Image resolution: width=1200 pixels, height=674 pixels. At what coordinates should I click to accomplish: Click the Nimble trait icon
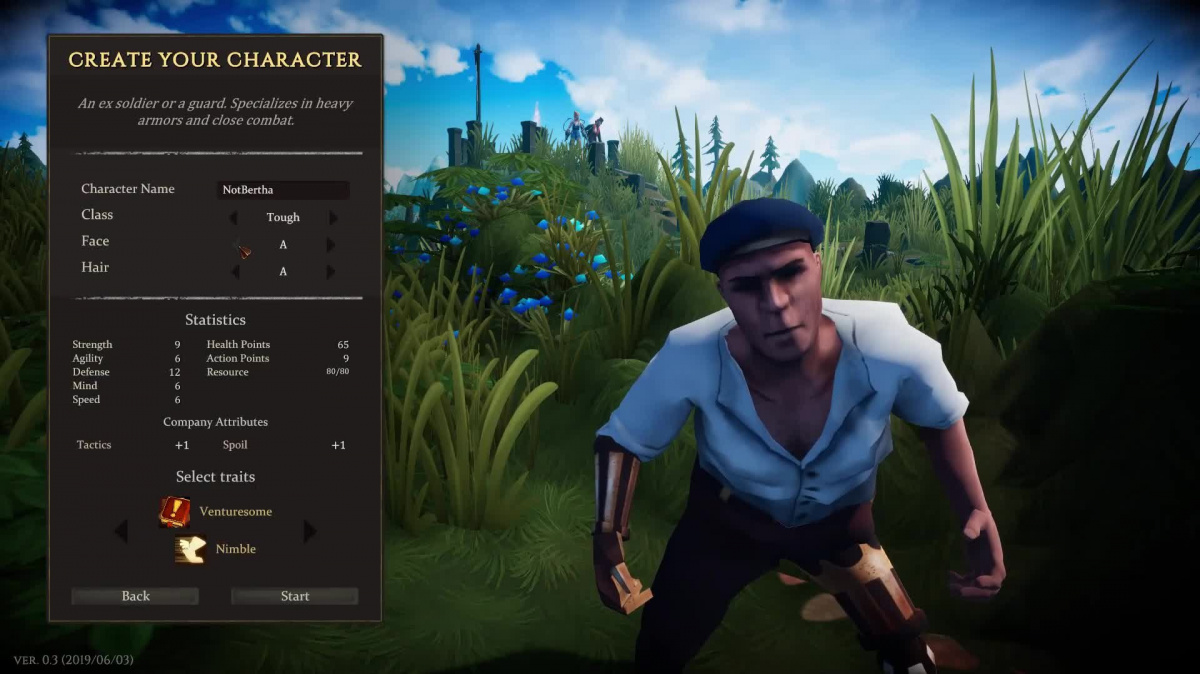point(190,549)
